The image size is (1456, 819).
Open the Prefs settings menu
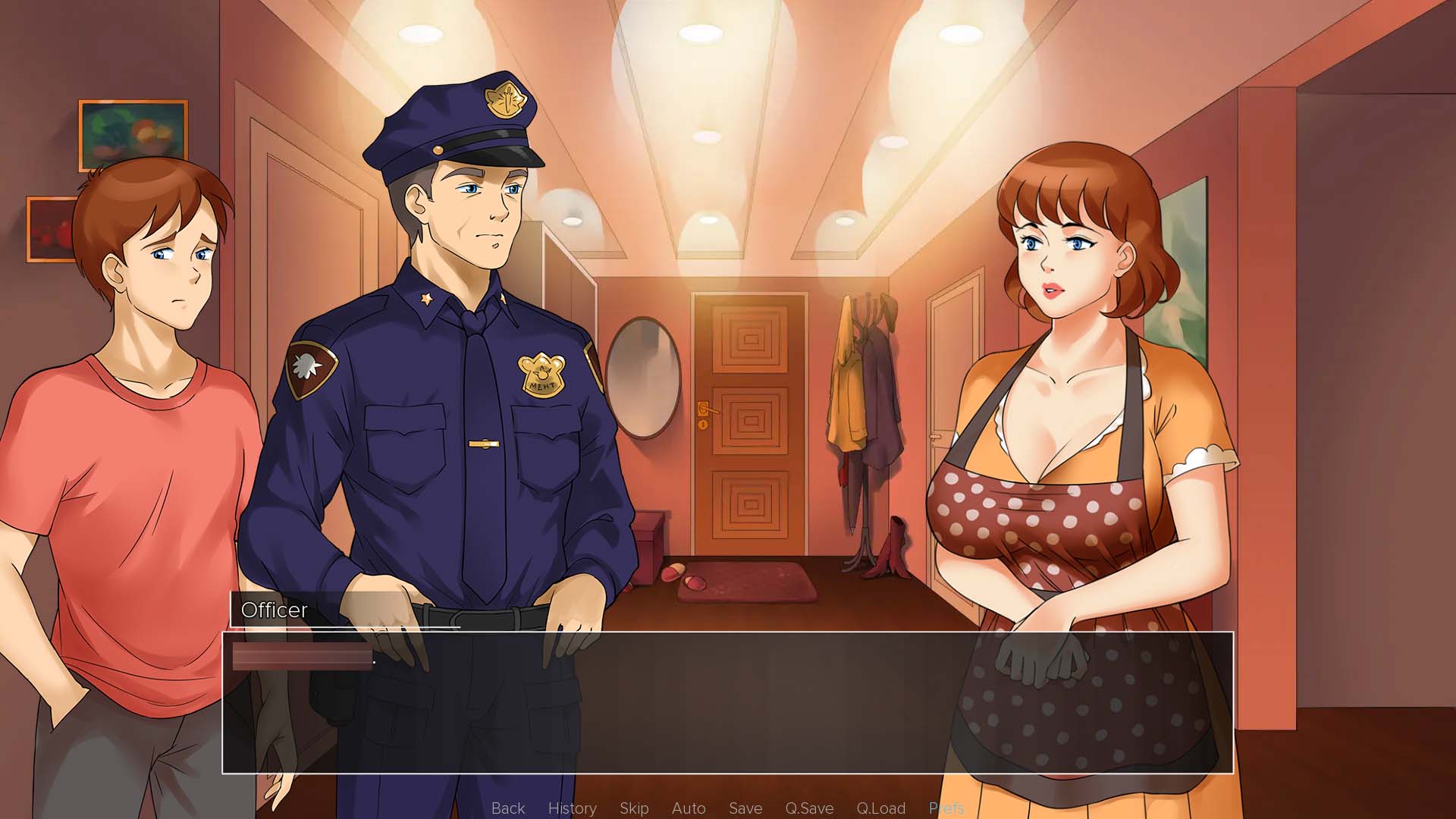point(946,808)
